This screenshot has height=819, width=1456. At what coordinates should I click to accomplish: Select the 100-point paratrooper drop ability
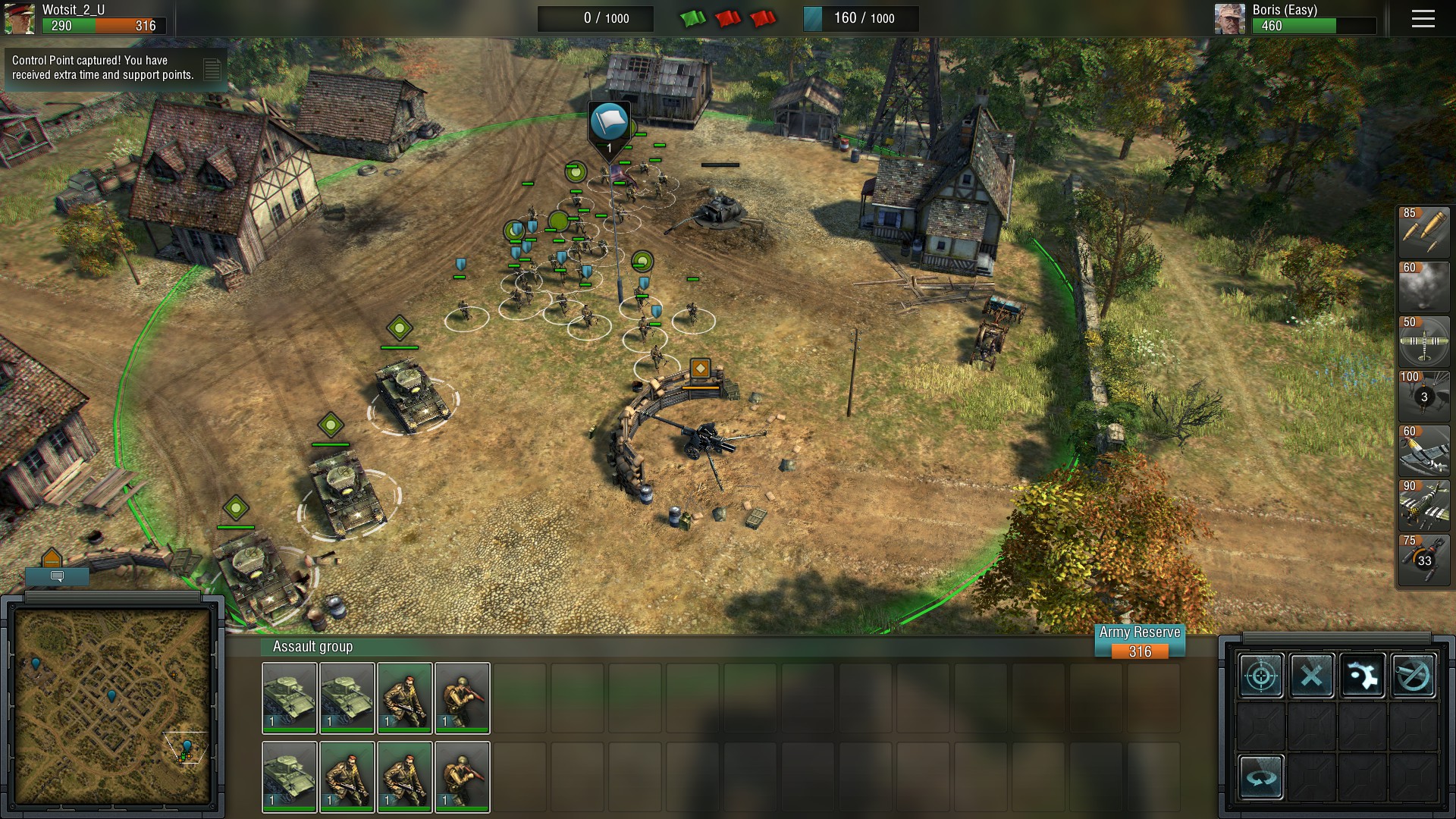1423,395
